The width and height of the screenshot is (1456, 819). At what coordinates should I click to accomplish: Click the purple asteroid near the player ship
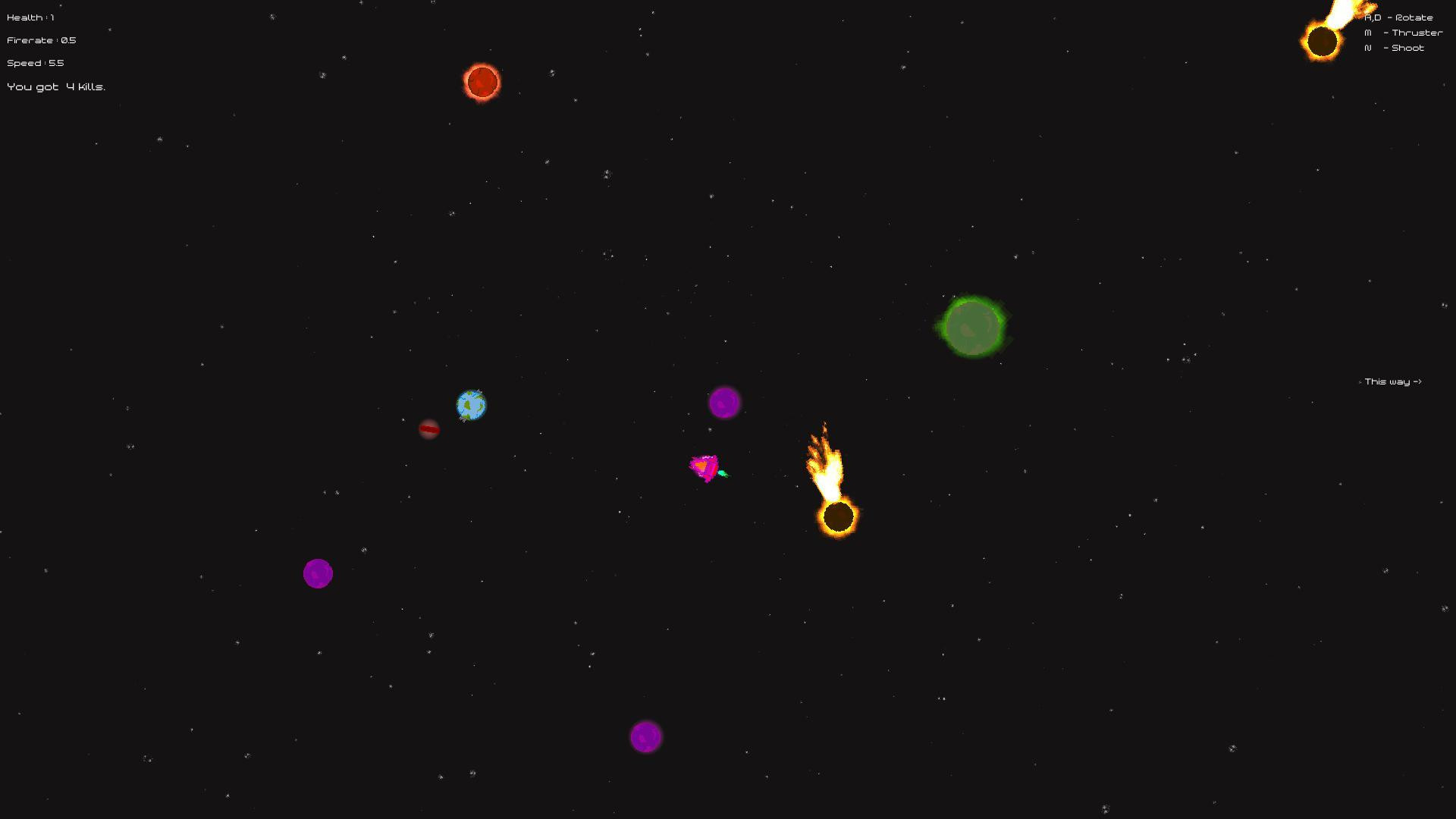(x=724, y=403)
